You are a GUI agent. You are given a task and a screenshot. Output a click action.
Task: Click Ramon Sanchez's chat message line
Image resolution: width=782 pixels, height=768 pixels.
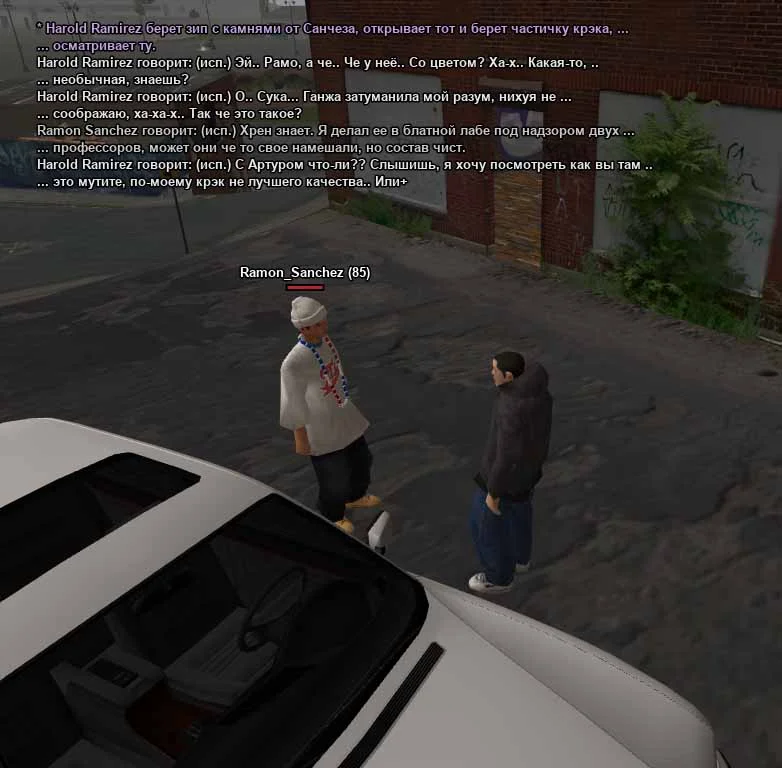335,131
